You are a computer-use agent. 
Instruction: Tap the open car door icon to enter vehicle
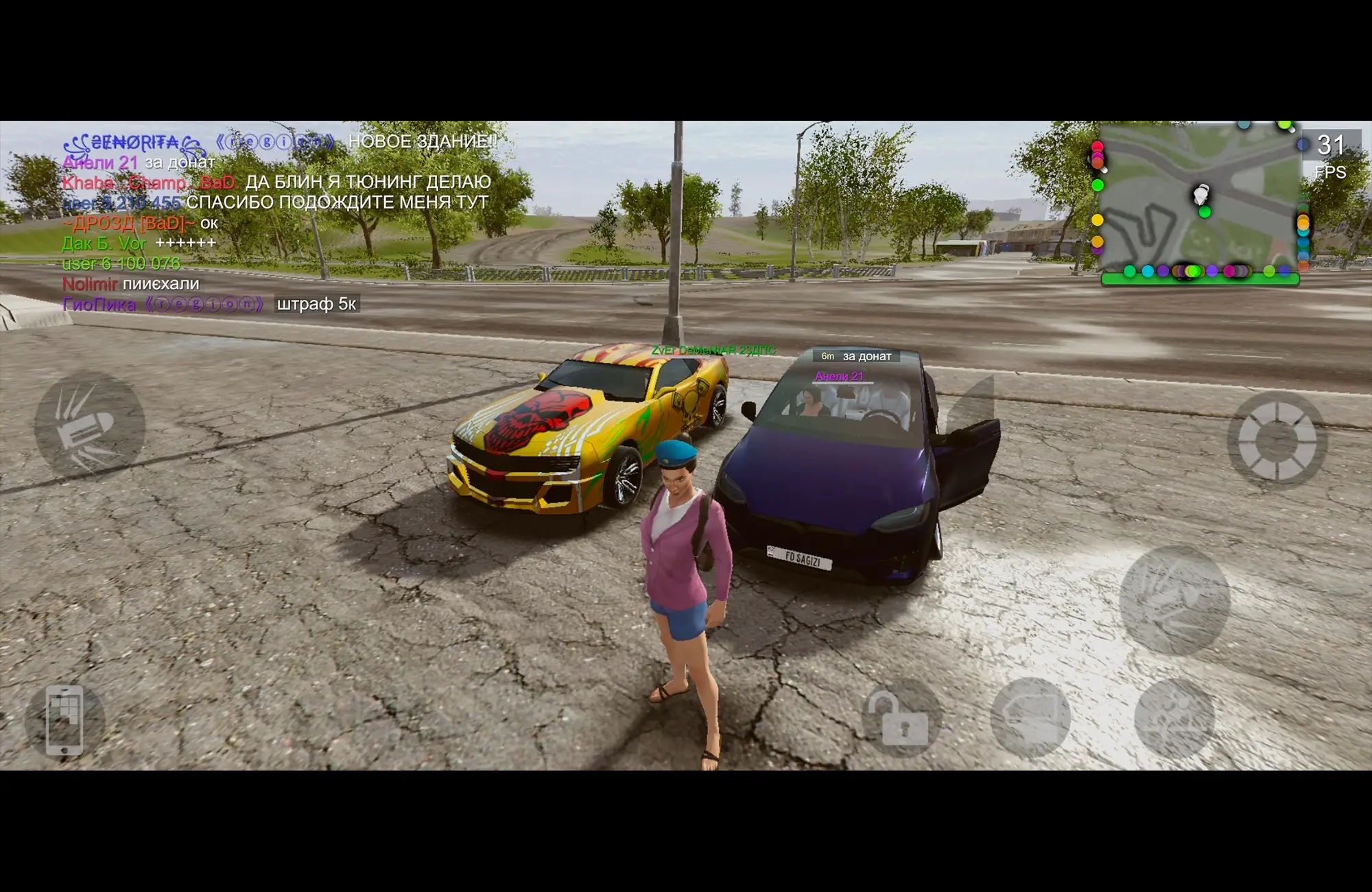[x=1030, y=720]
